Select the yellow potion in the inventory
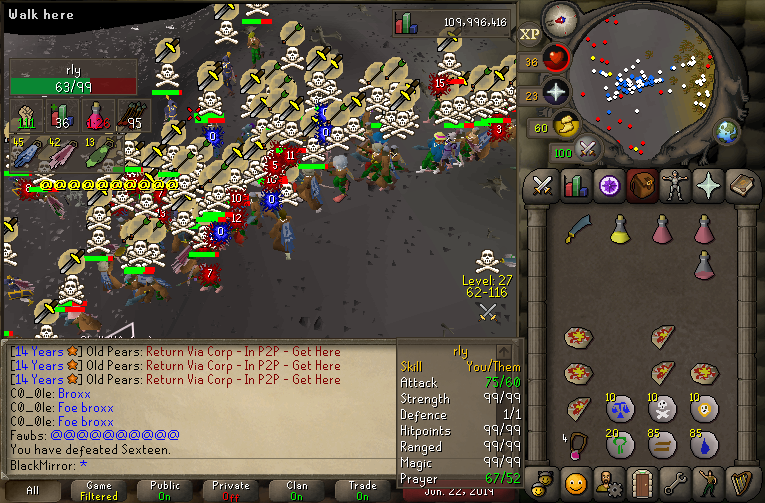Image resolution: width=765 pixels, height=503 pixels. (x=619, y=229)
